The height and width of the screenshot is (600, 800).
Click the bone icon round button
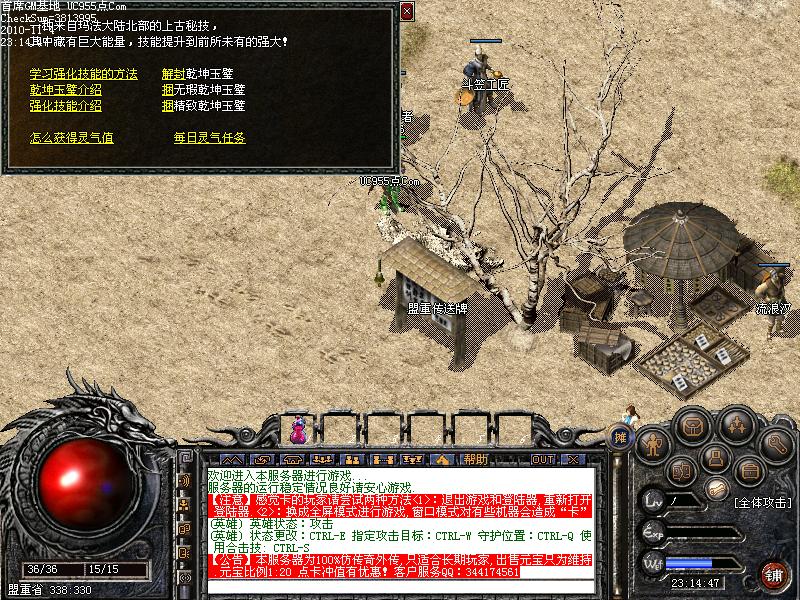(x=716, y=488)
